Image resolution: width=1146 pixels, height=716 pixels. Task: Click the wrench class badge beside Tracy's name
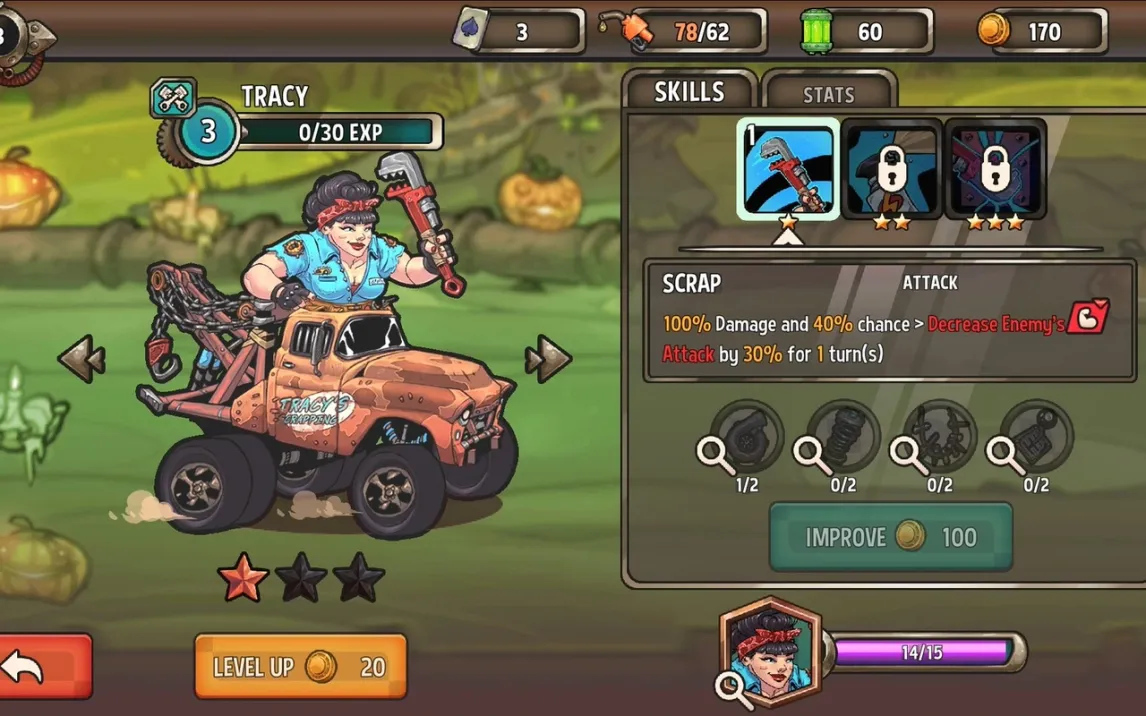click(x=173, y=98)
